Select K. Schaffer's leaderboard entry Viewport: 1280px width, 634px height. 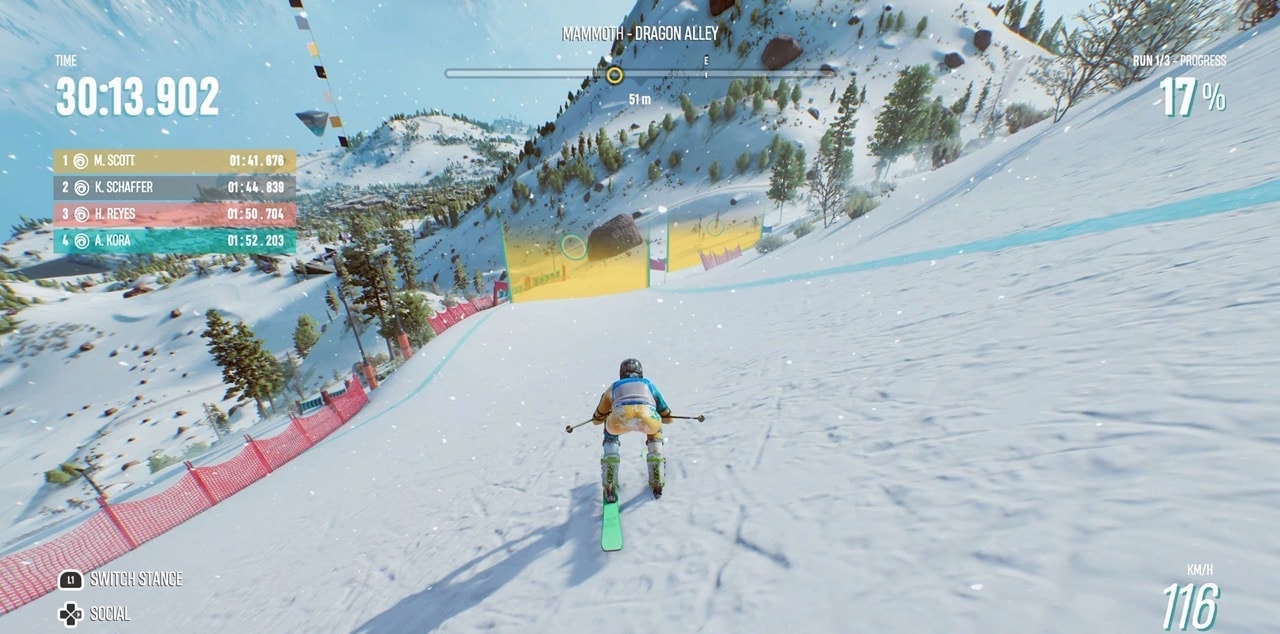click(174, 187)
